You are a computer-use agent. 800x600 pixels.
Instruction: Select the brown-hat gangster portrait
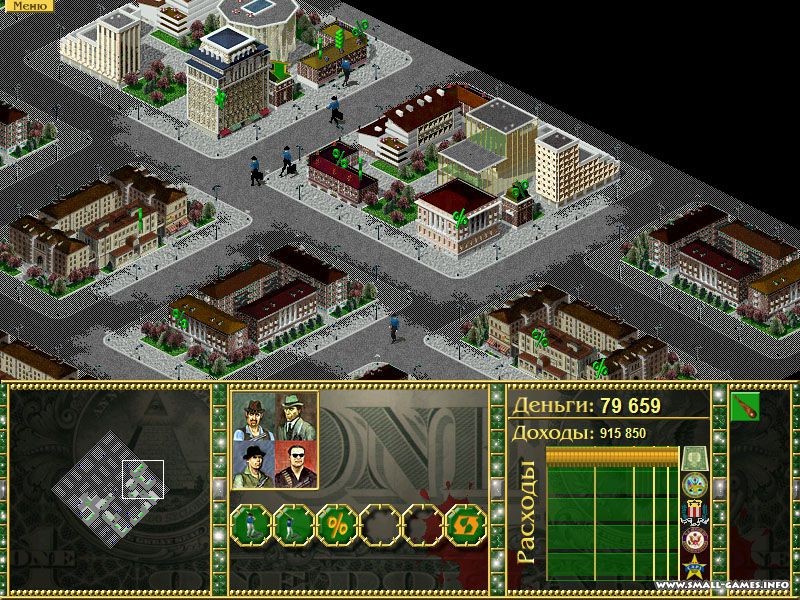point(253,416)
